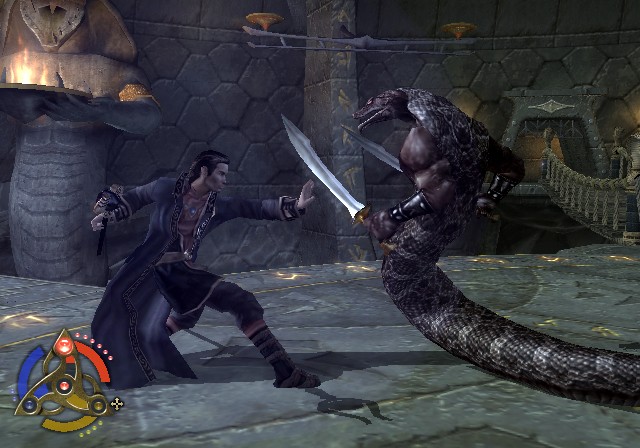This screenshot has height=448, width=640.
Task: Select the blue orb on the triquetra emblem
Action: [31, 405]
